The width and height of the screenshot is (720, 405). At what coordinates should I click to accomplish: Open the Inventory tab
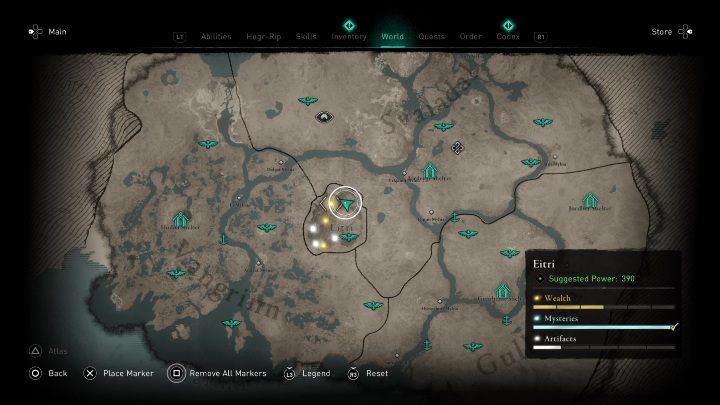click(349, 37)
